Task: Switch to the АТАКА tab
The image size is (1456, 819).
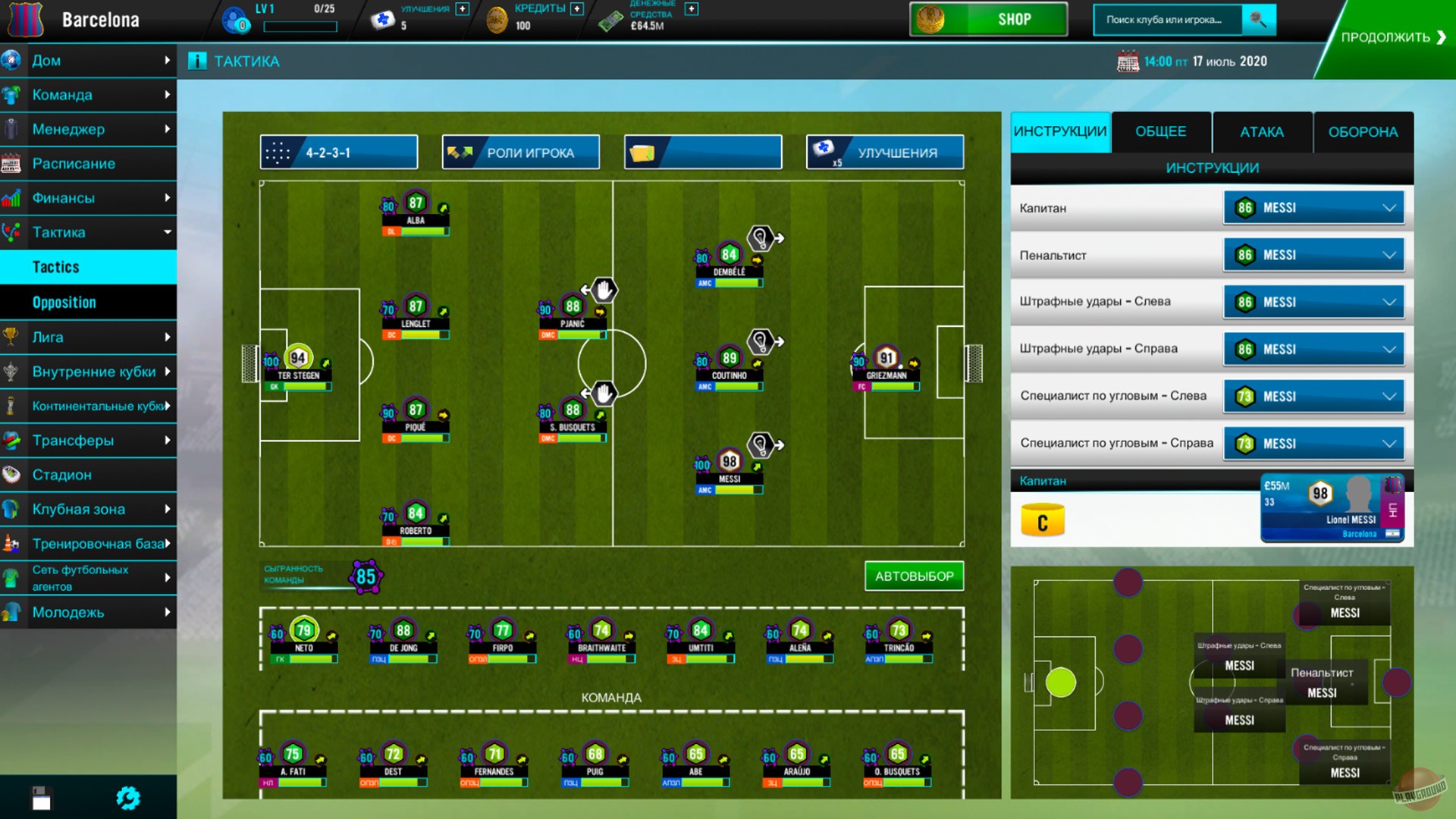Action: [1261, 131]
